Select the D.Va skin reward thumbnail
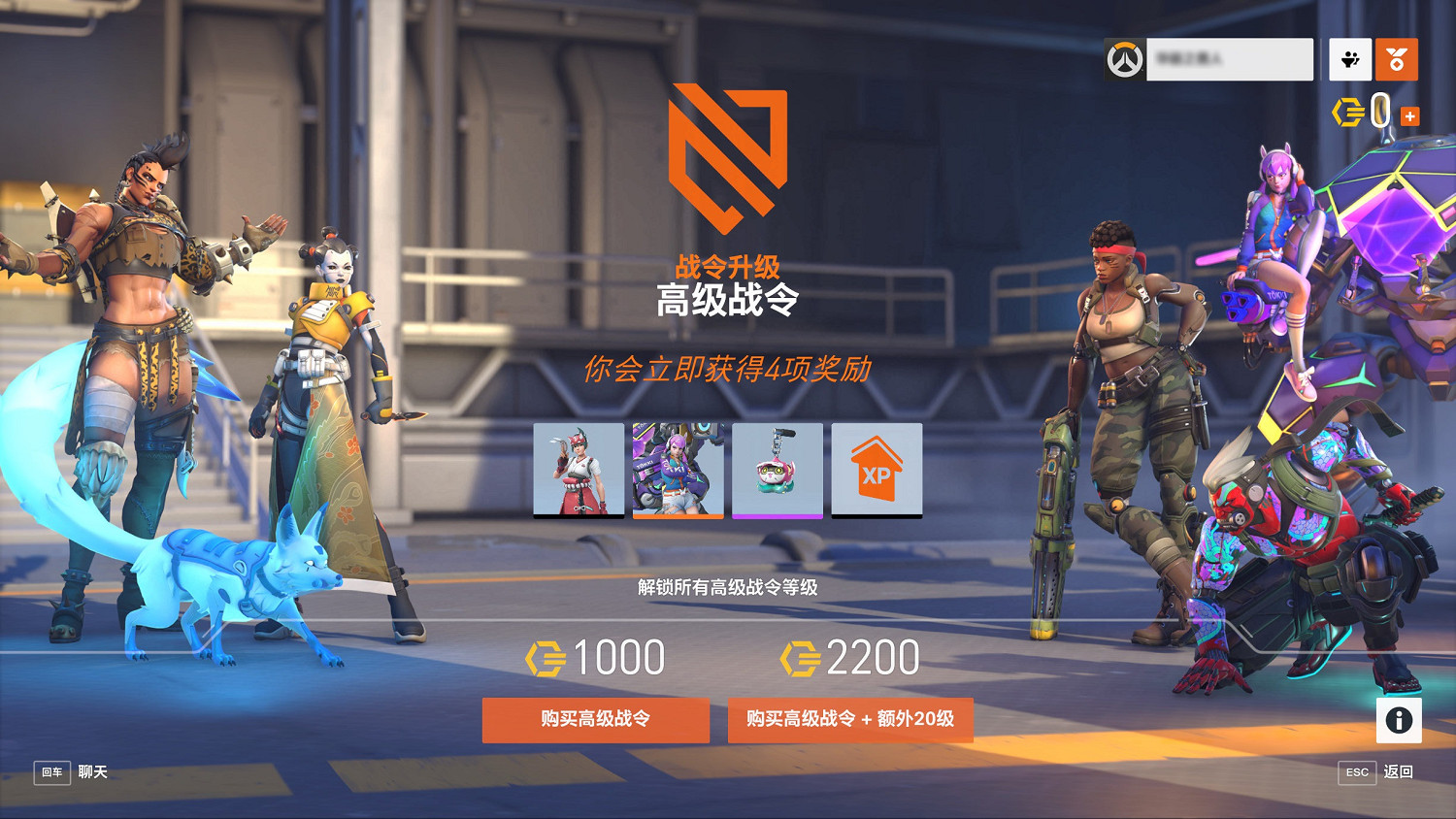The width and height of the screenshot is (1456, 819). (x=678, y=470)
